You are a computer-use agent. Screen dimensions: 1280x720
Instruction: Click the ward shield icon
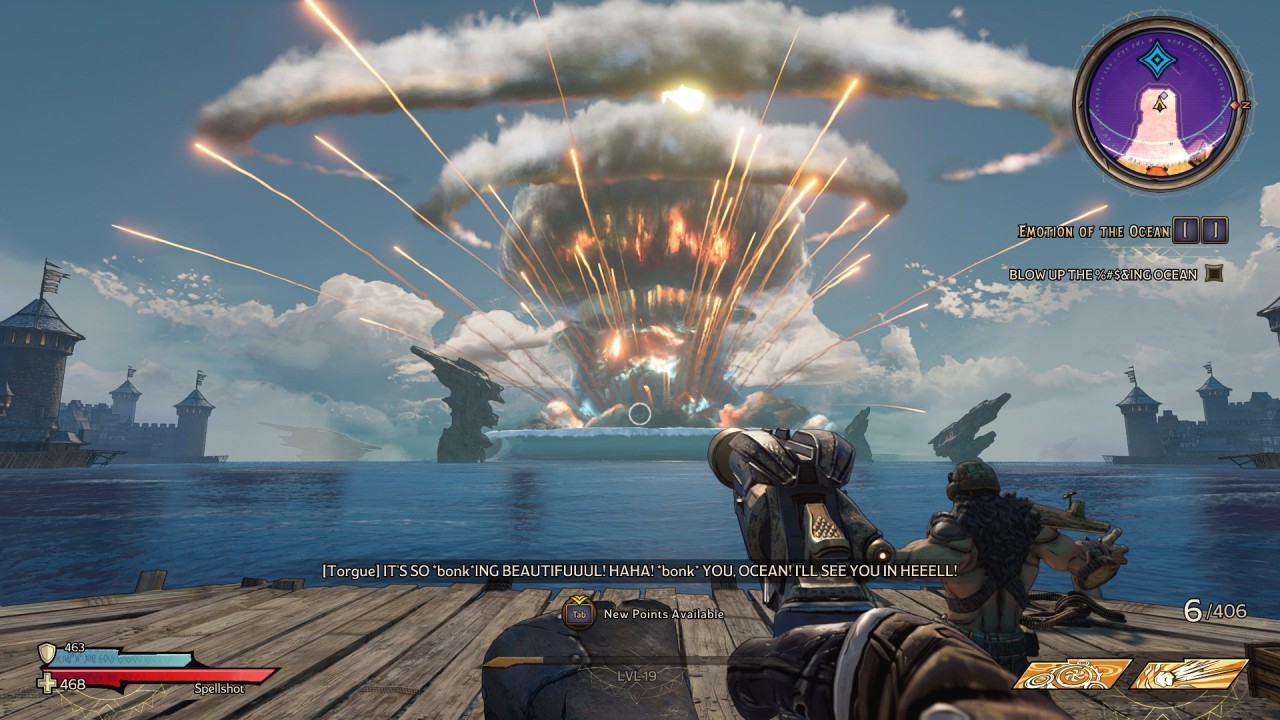[x=46, y=654]
